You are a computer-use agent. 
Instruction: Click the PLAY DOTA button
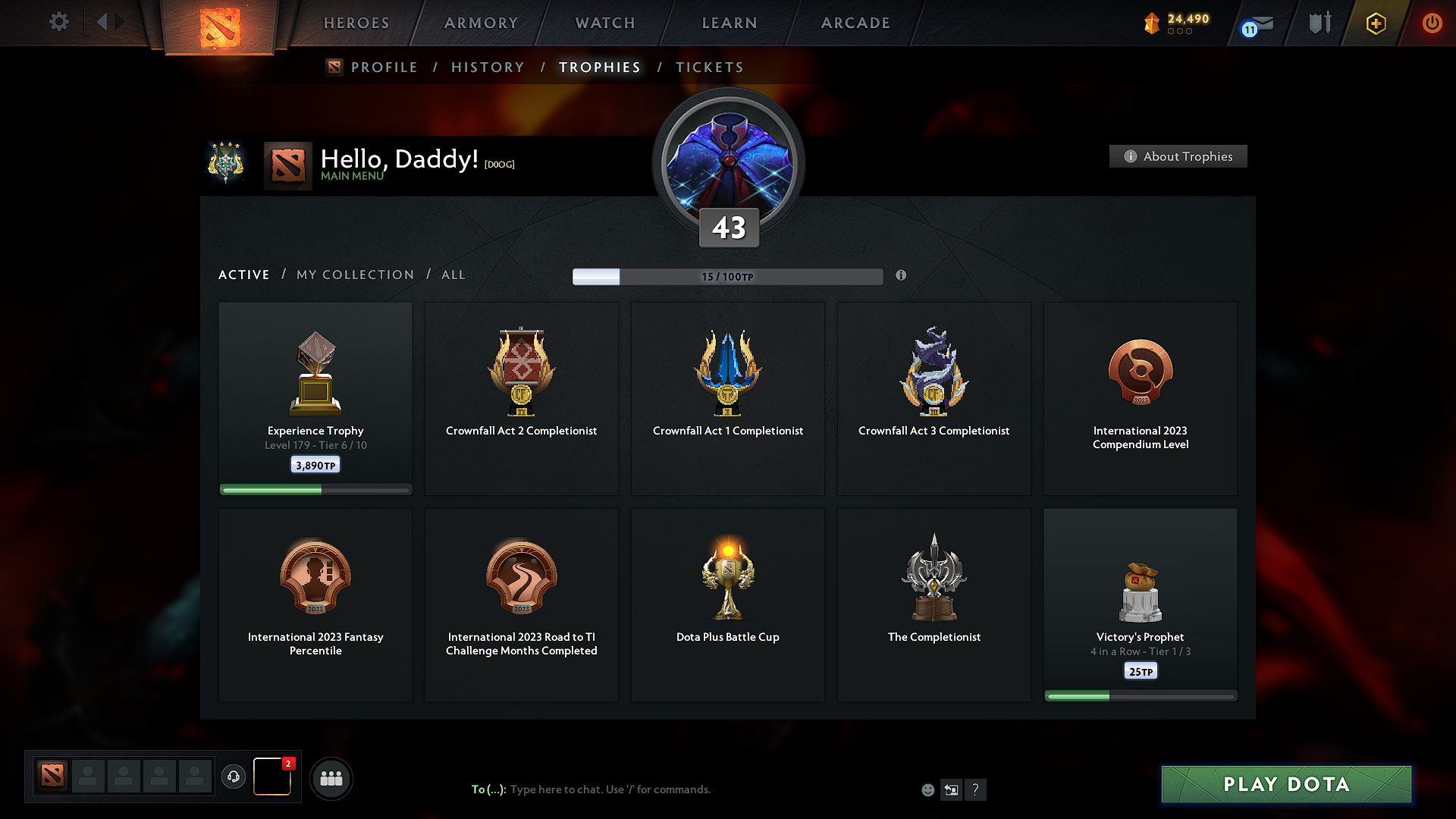click(x=1285, y=784)
